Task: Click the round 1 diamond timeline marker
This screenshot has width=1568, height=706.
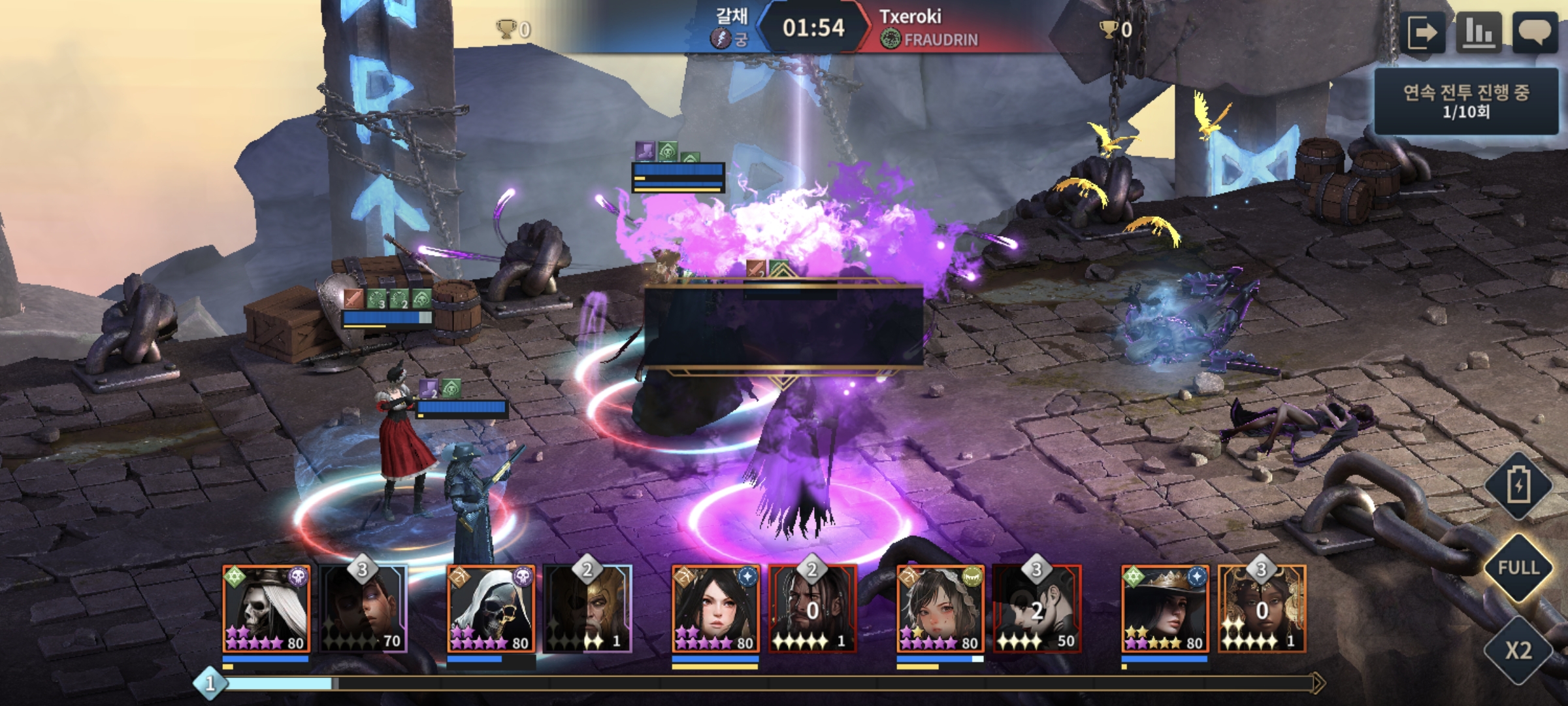Action: (x=210, y=684)
